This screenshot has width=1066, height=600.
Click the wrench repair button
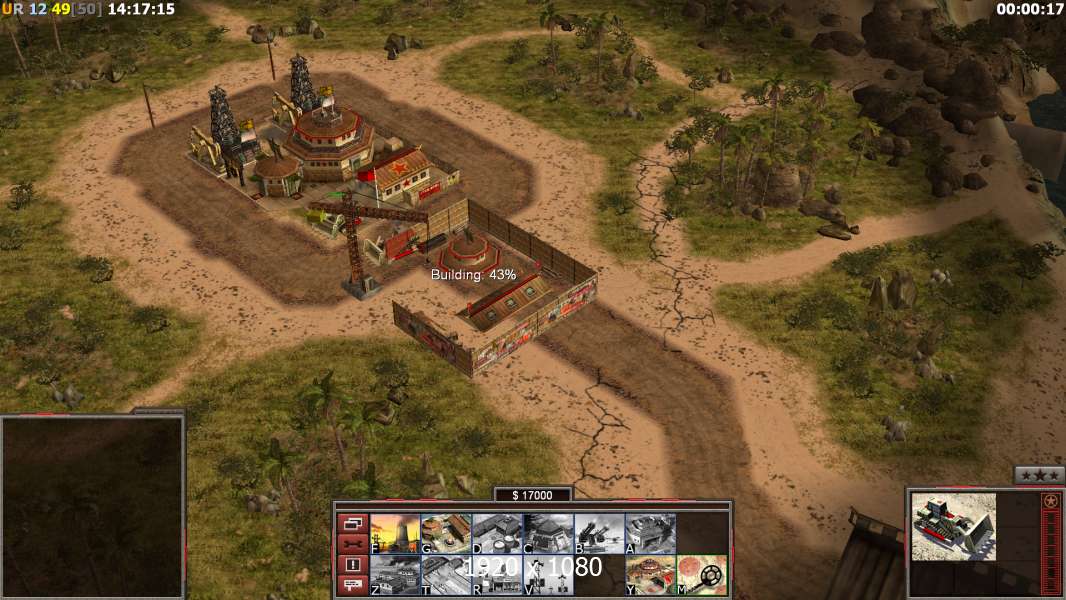click(352, 544)
